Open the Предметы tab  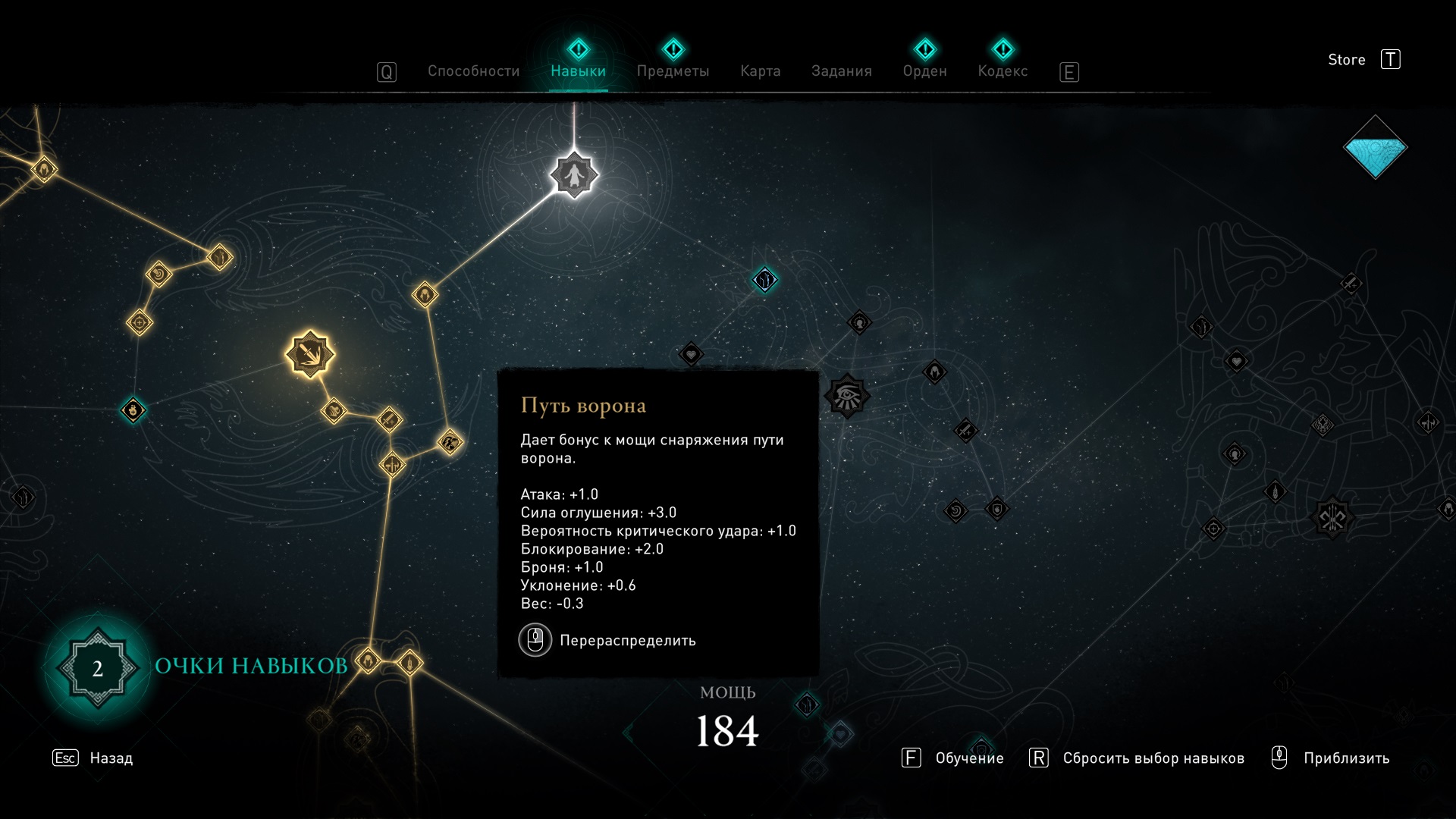point(673,71)
